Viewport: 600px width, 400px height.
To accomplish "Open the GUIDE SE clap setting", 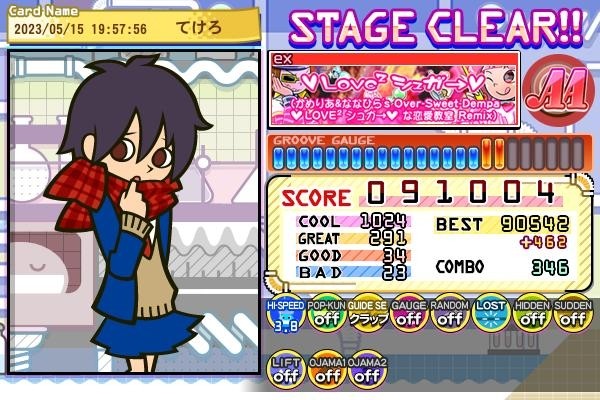I will click(x=367, y=318).
